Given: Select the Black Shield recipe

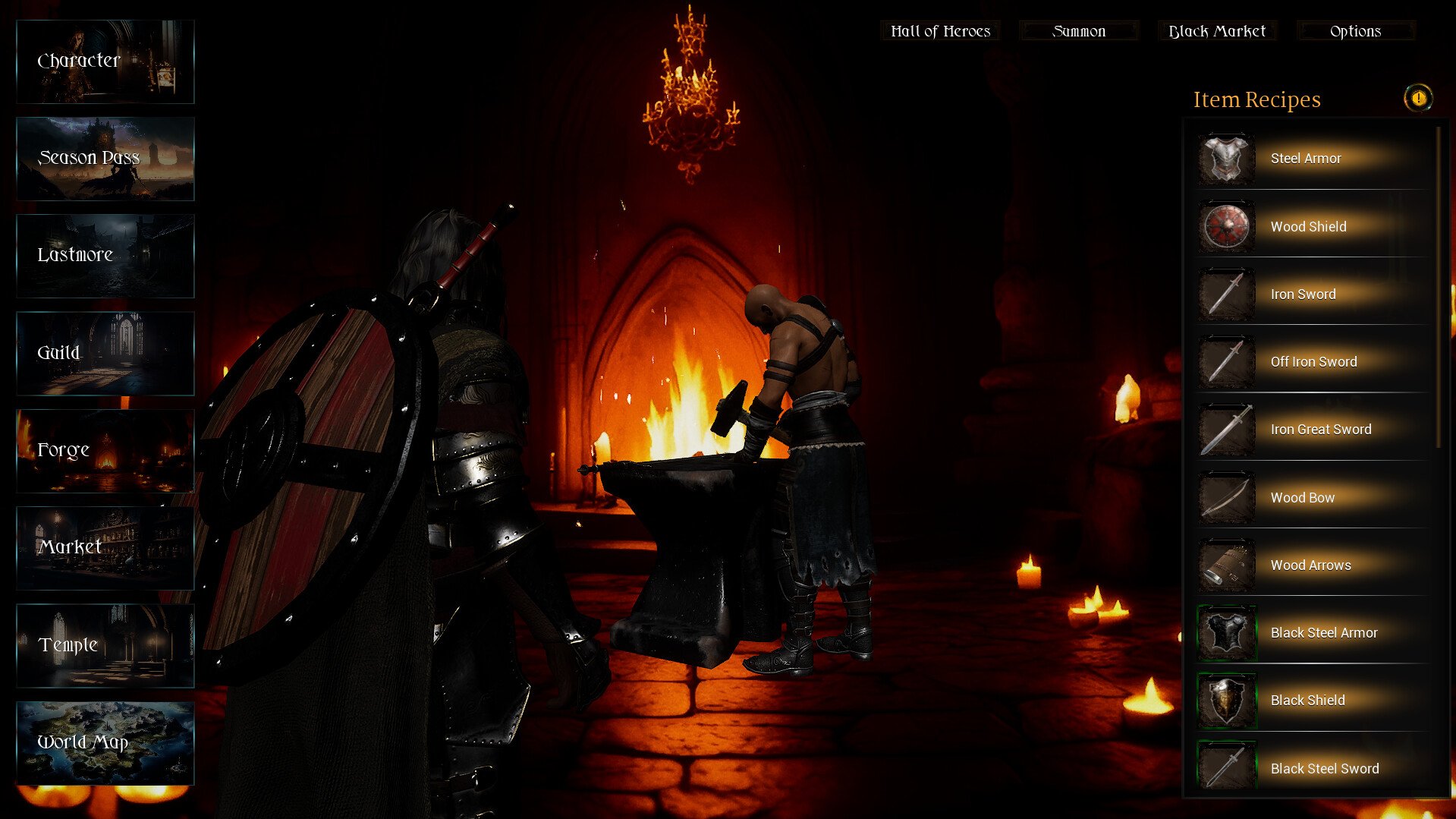Looking at the screenshot, I should click(1313, 701).
